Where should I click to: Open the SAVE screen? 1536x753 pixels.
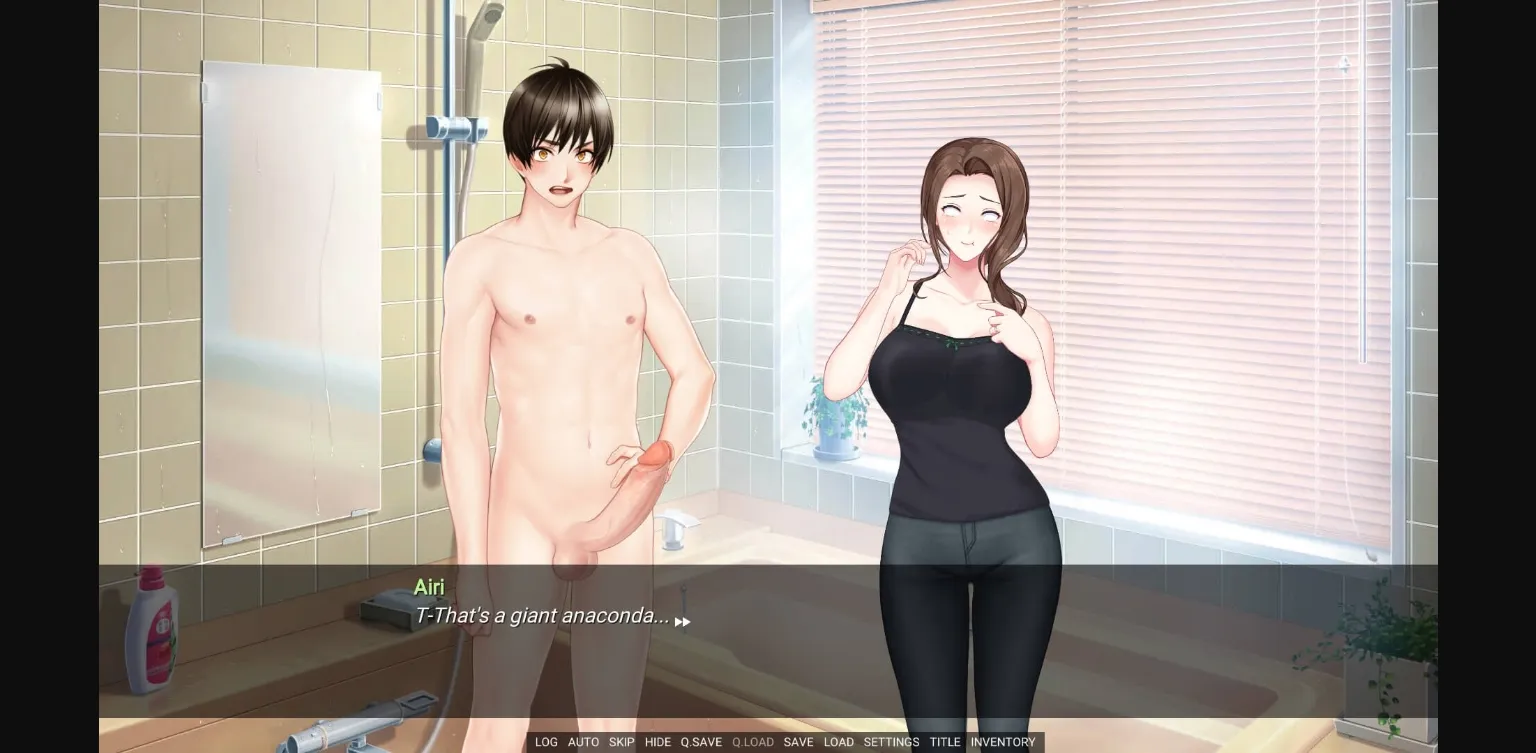click(x=799, y=742)
